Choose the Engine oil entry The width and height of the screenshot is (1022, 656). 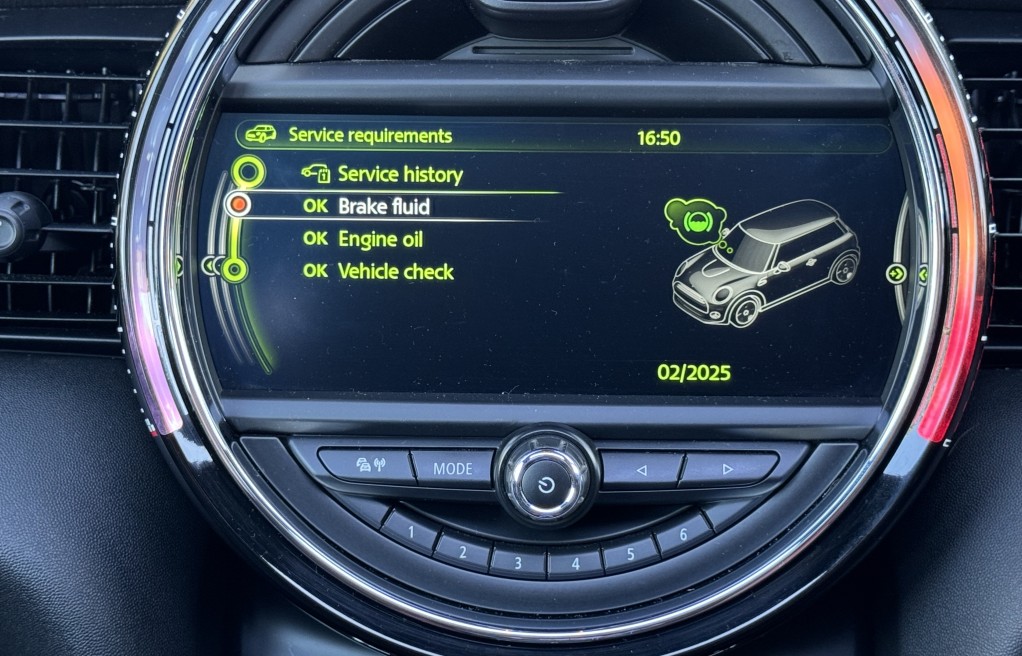click(380, 240)
